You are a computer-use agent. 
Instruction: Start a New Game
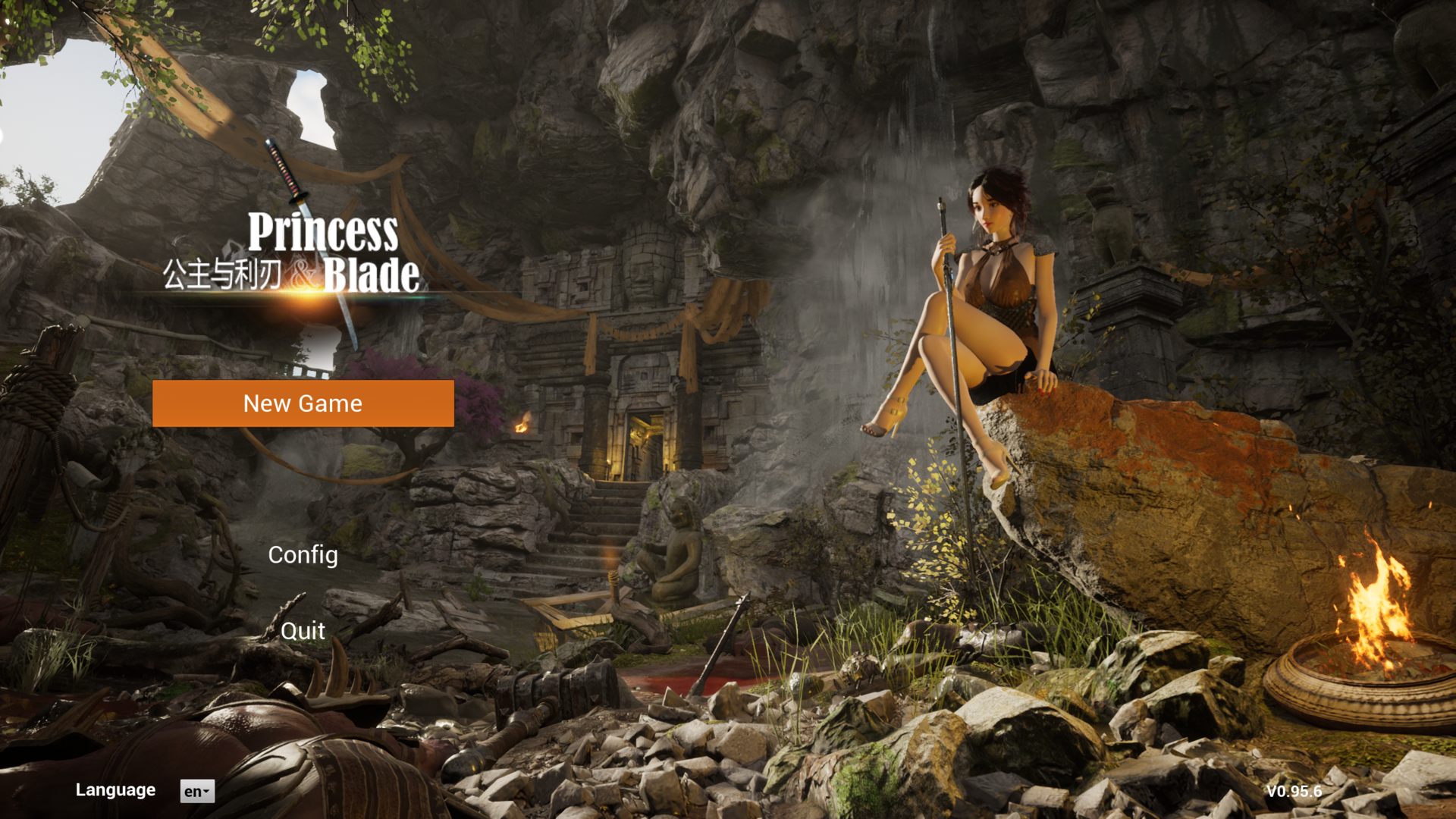pyautogui.click(x=303, y=403)
